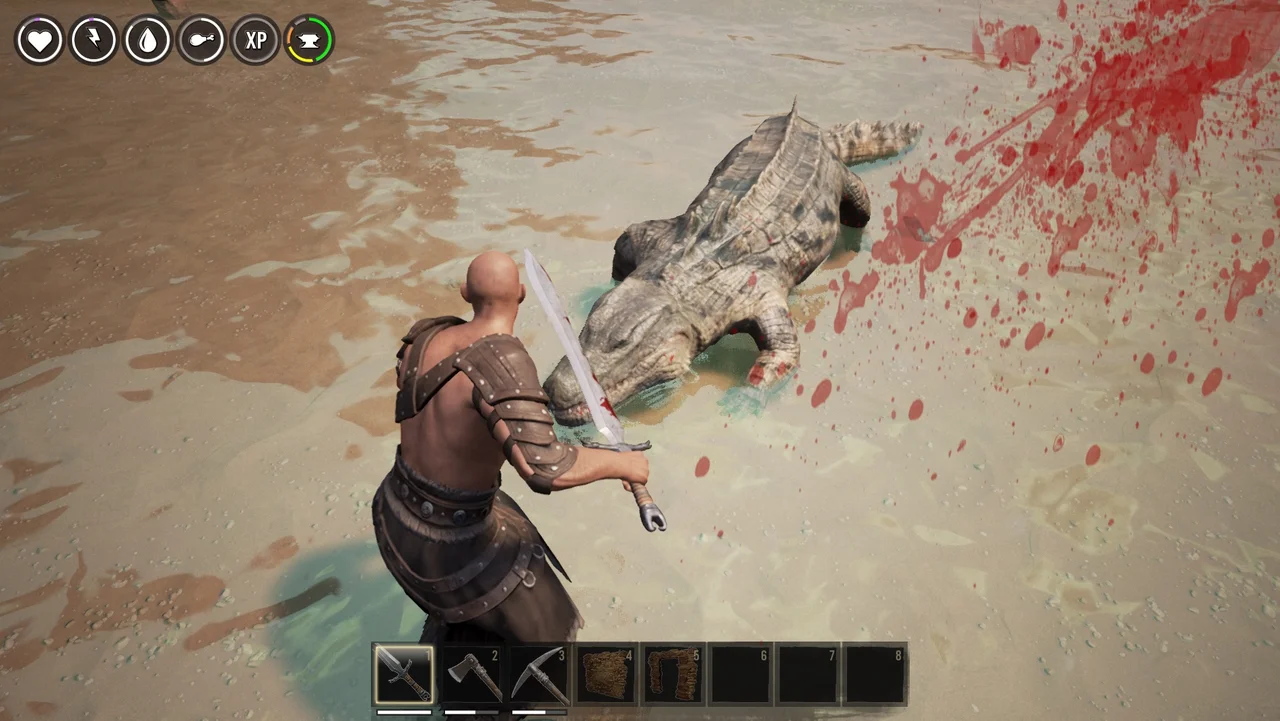Select the sandstone wall piece in slot 4

click(x=605, y=672)
